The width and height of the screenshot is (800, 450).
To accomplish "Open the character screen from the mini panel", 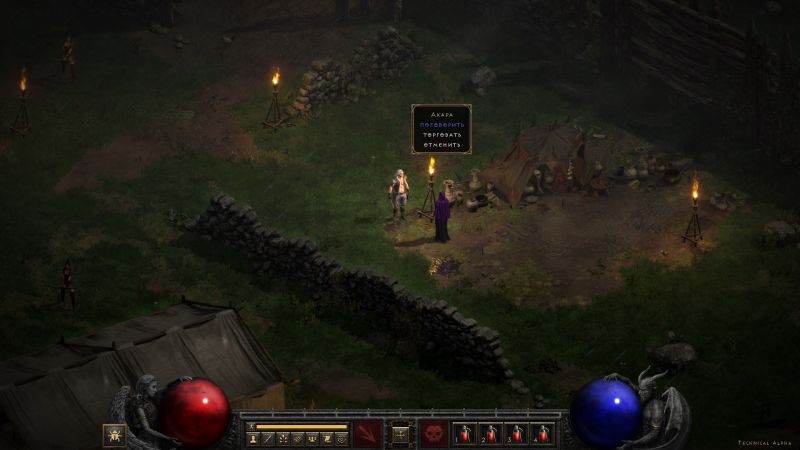I will pyautogui.click(x=253, y=438).
